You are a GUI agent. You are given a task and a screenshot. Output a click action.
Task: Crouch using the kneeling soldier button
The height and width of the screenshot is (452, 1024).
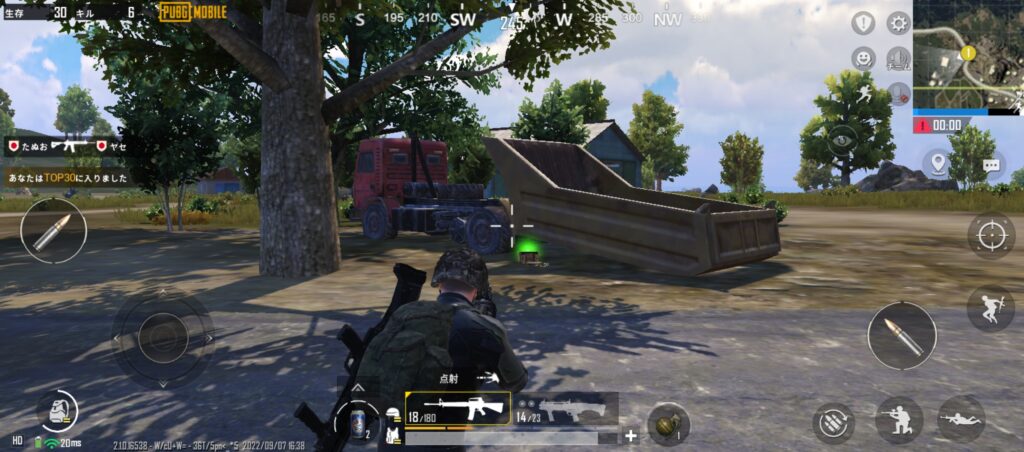pos(898,420)
